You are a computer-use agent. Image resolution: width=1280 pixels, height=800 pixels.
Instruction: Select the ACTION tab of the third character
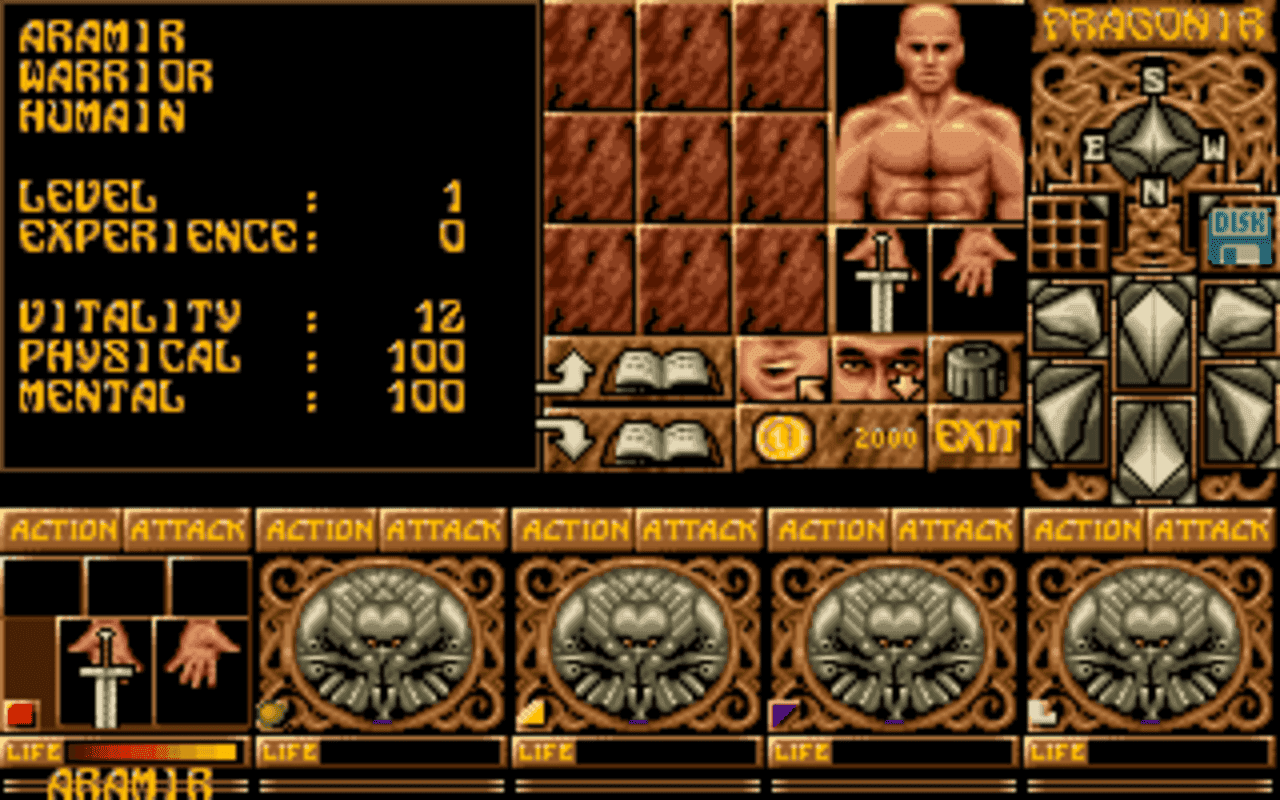coord(572,527)
